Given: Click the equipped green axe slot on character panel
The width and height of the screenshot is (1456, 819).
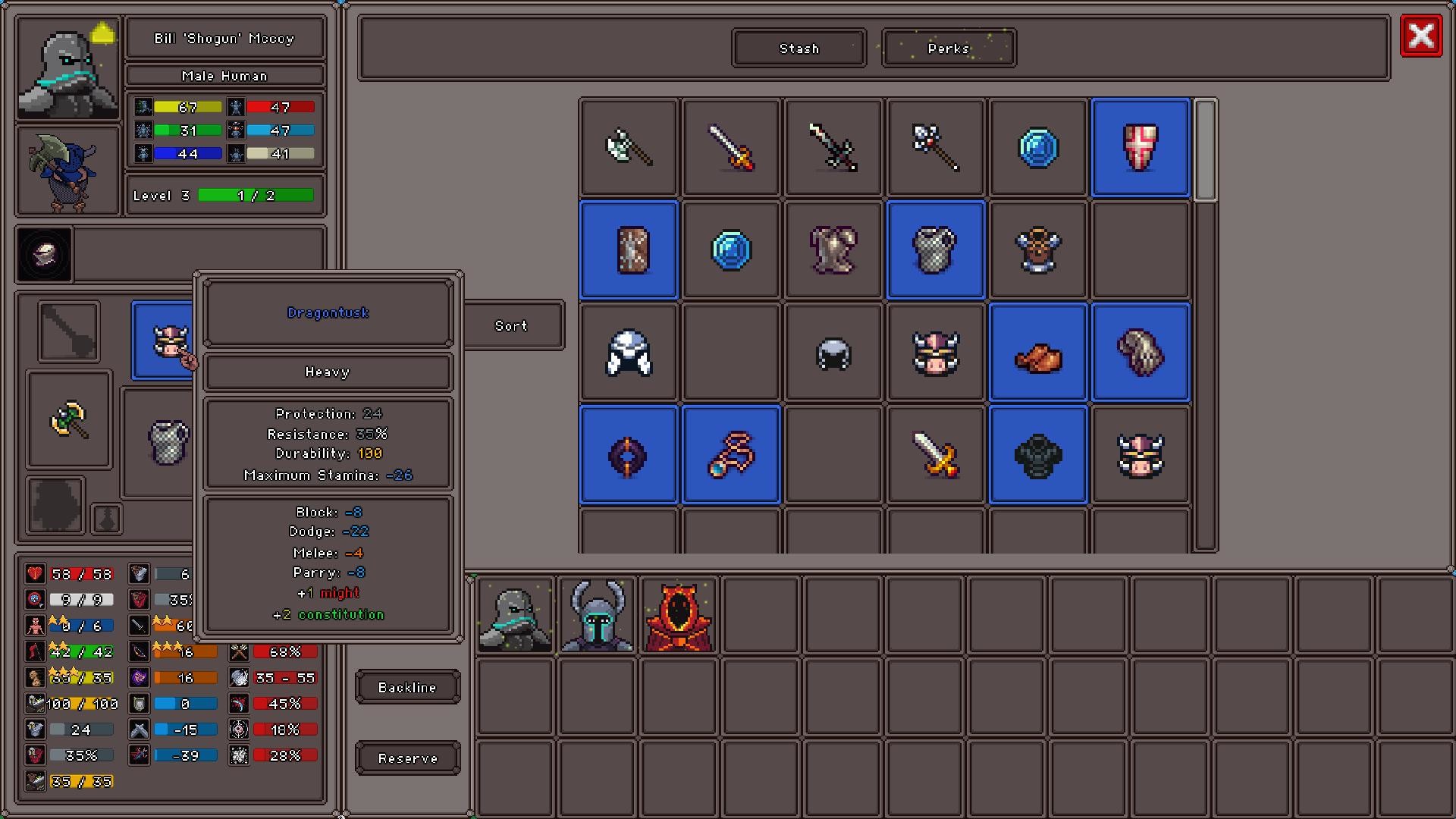Looking at the screenshot, I should pyautogui.click(x=69, y=421).
